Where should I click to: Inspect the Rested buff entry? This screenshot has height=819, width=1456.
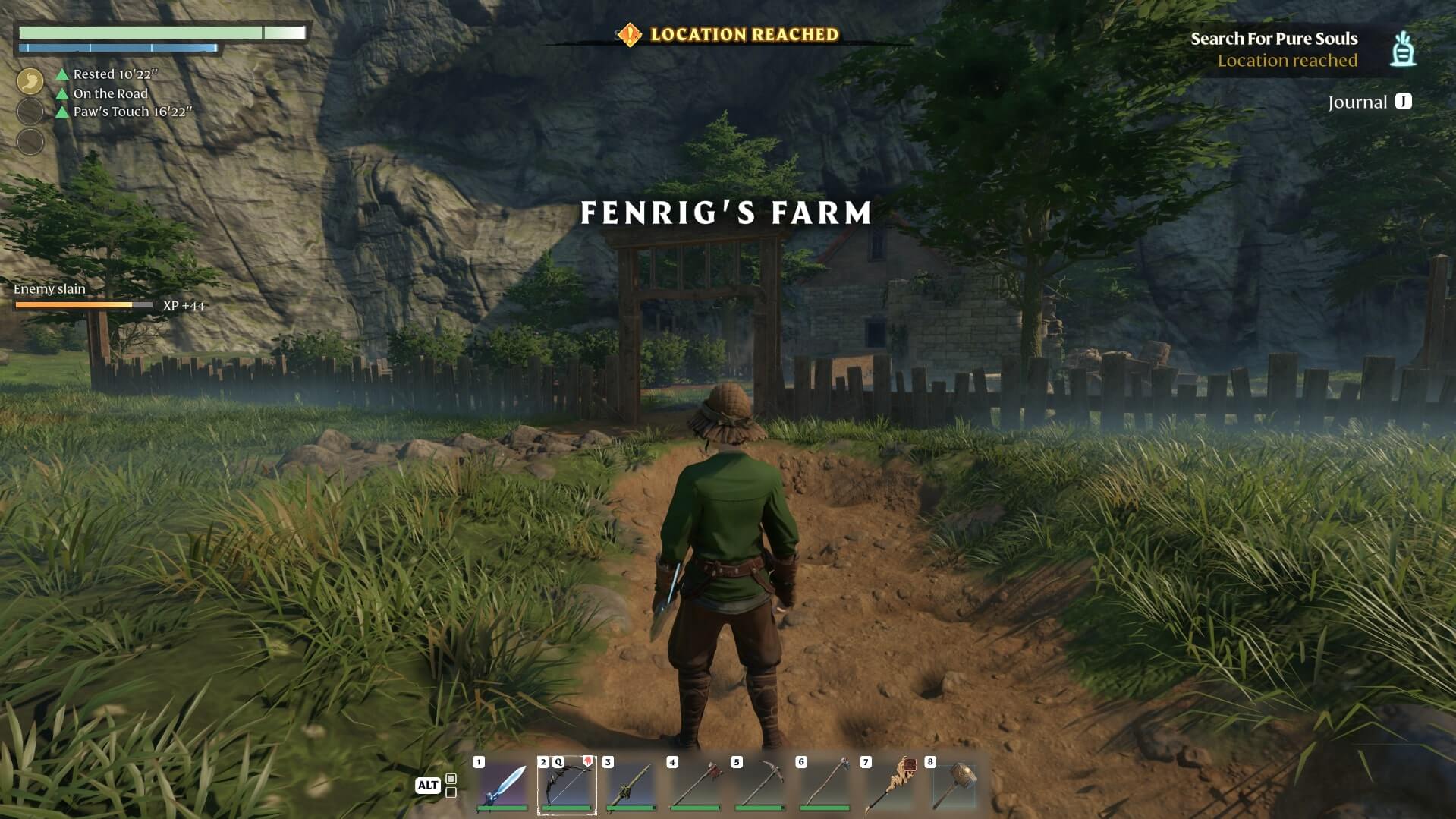[x=115, y=74]
